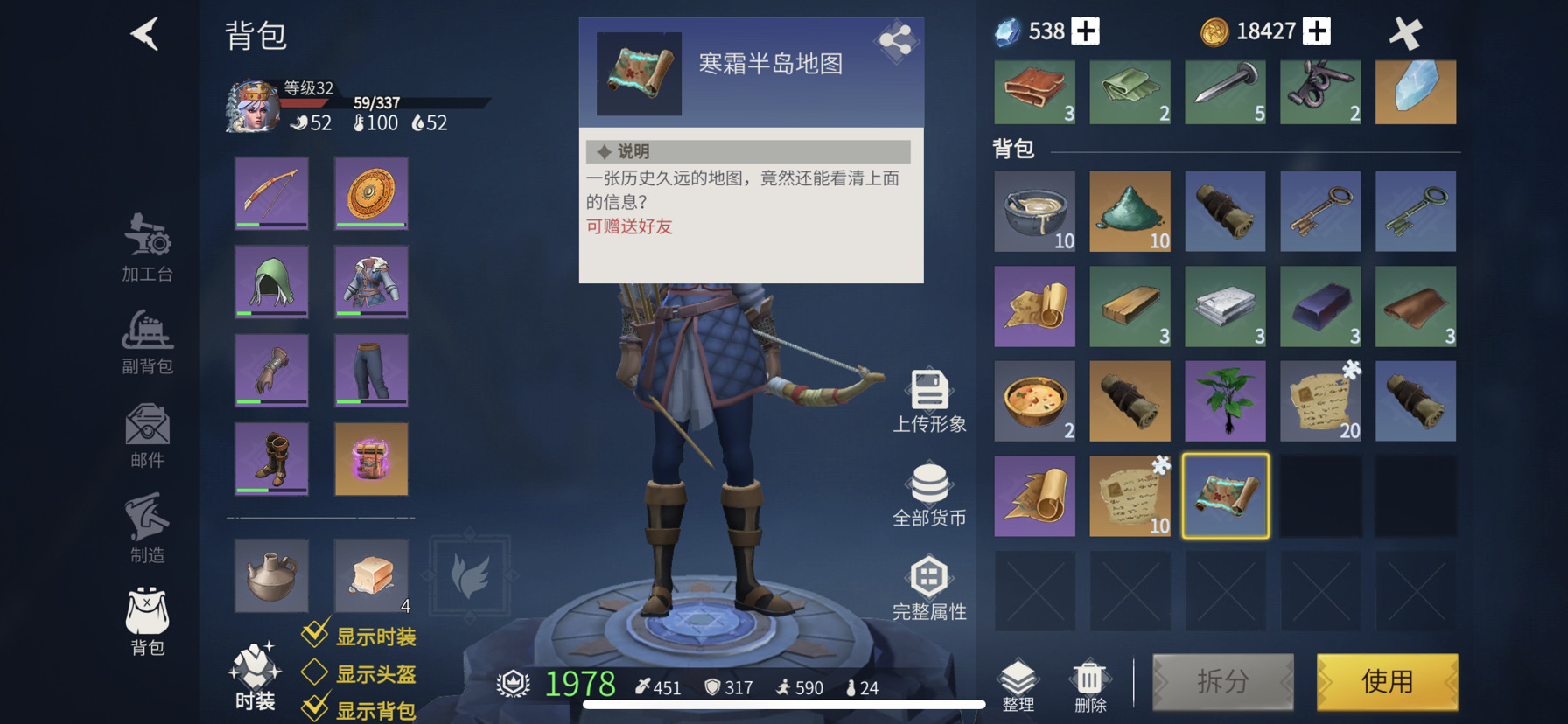
Task: Toggle the 显示时装 show outfit checkbox
Action: 315,636
